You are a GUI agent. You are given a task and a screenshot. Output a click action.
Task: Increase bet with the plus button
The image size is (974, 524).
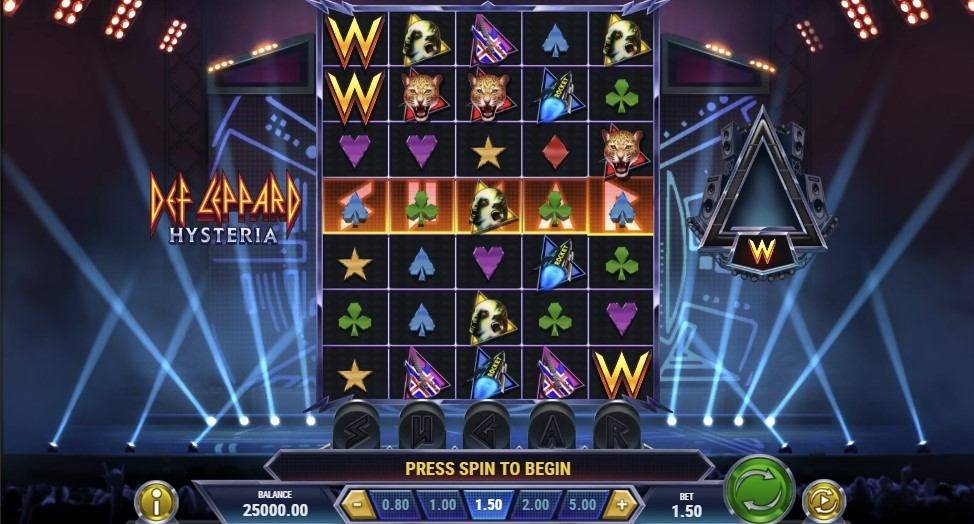pyautogui.click(x=622, y=504)
